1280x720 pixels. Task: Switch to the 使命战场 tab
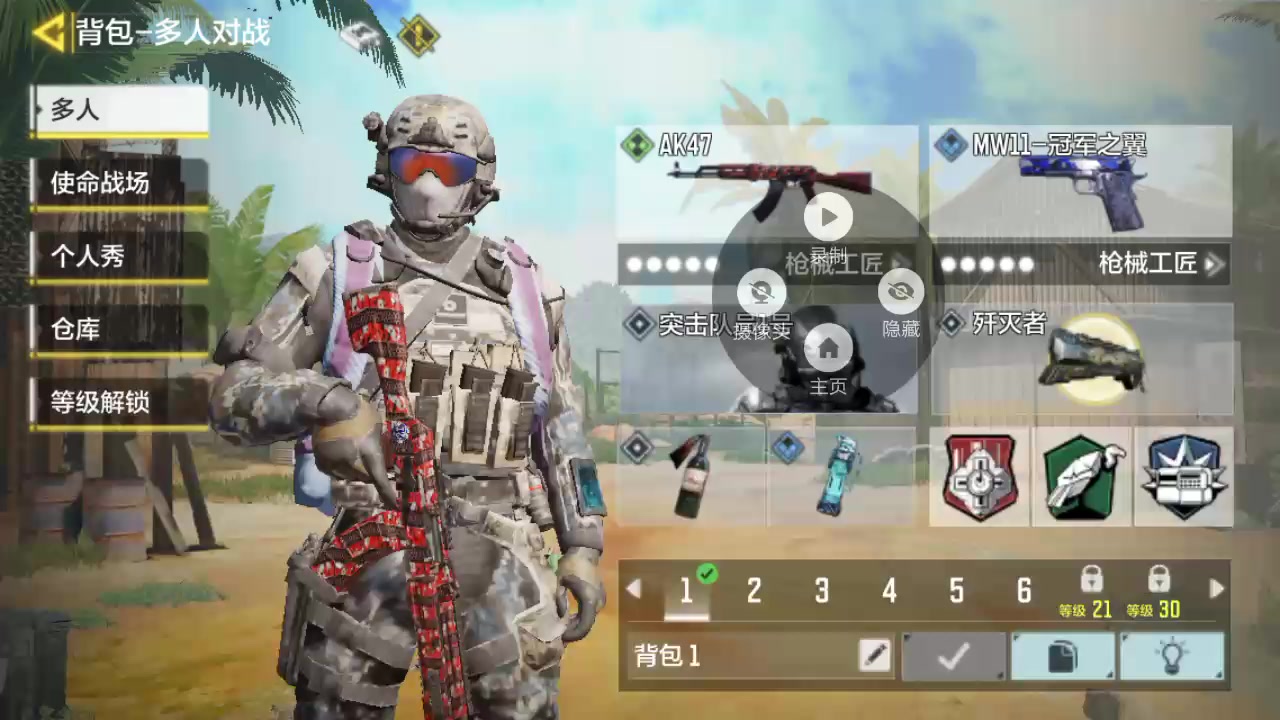(x=120, y=183)
